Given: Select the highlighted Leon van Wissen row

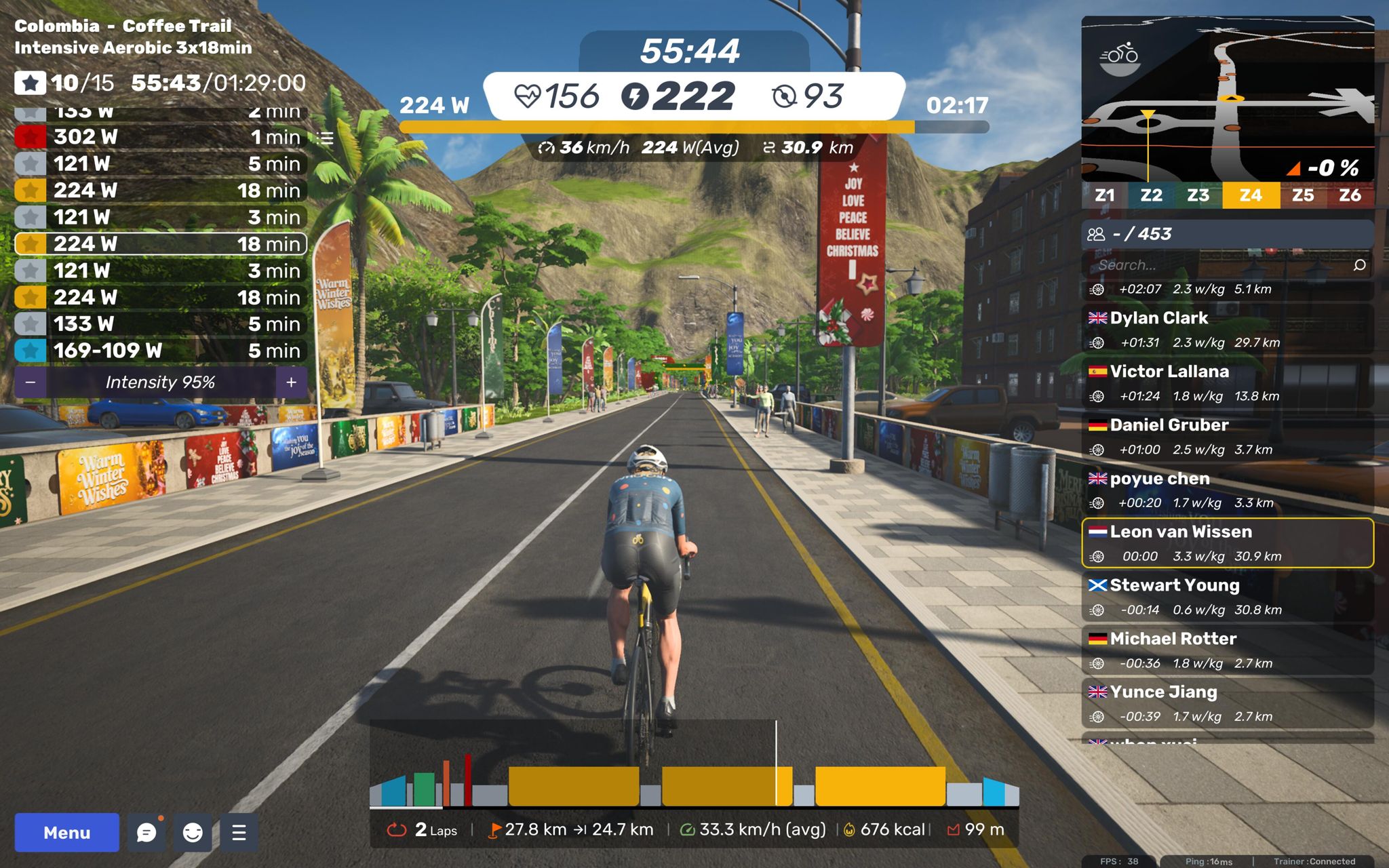Looking at the screenshot, I should 1228,543.
